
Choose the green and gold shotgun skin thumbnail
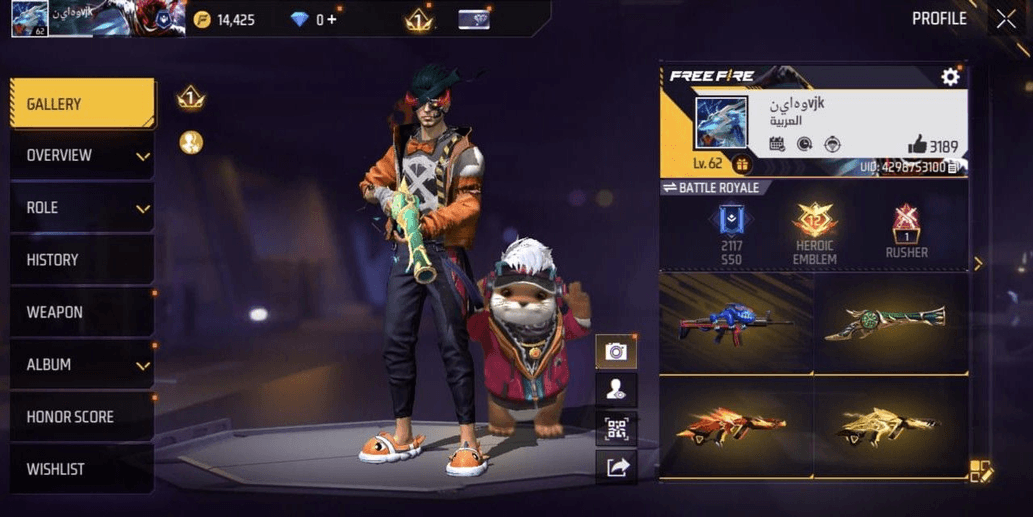pos(890,323)
